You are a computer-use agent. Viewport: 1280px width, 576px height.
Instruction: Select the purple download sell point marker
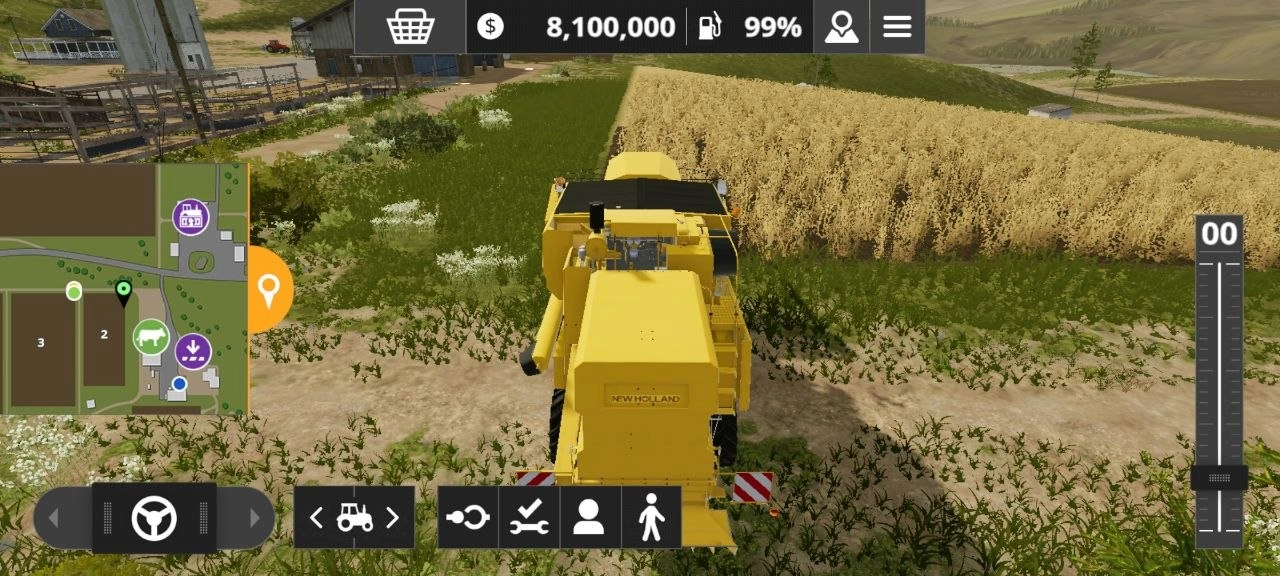(193, 351)
